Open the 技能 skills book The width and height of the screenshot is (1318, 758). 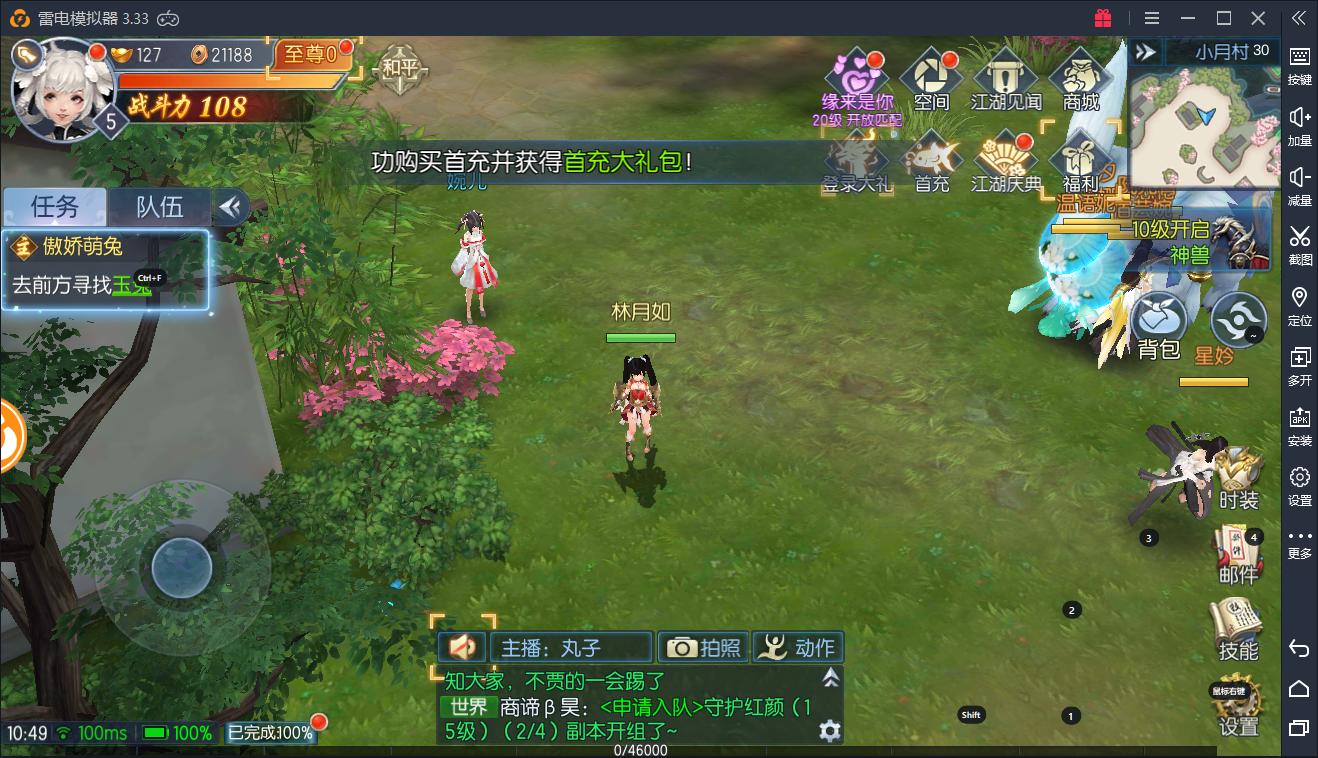1237,629
